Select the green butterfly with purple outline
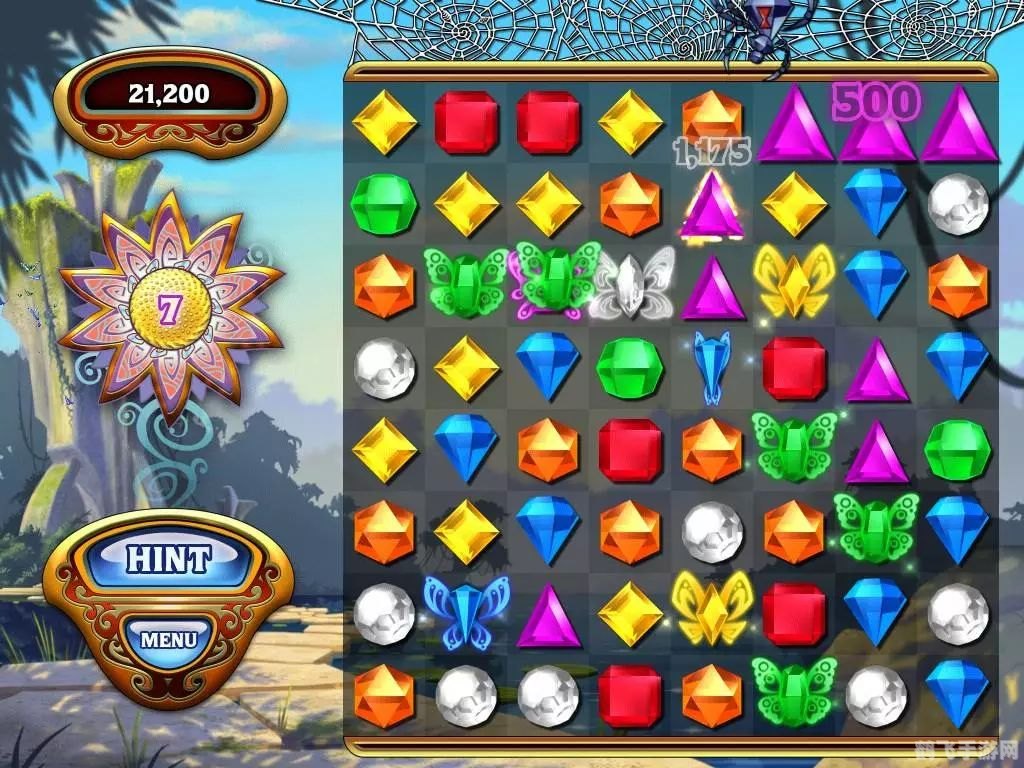Image resolution: width=1024 pixels, height=768 pixels. coord(548,279)
